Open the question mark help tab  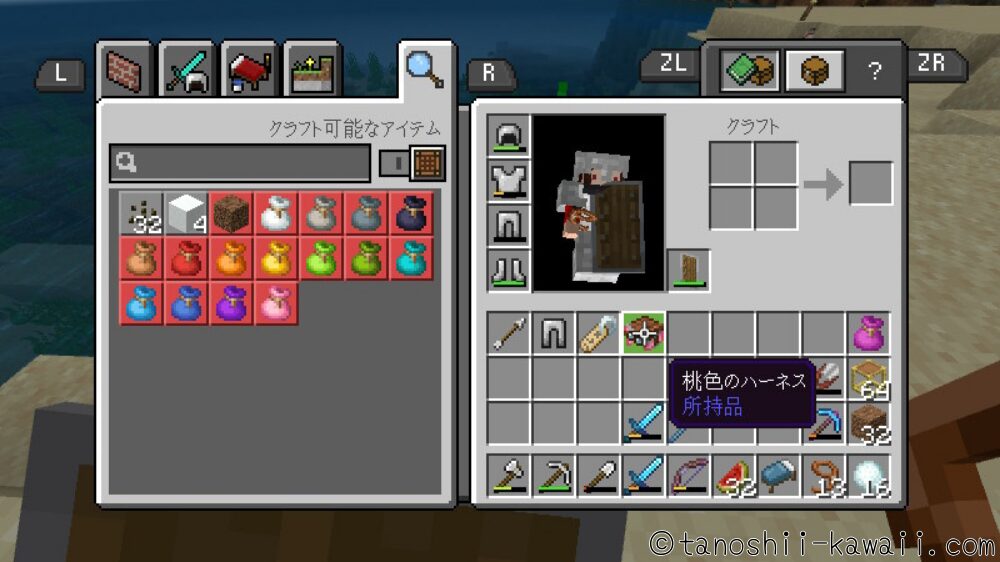(x=875, y=71)
